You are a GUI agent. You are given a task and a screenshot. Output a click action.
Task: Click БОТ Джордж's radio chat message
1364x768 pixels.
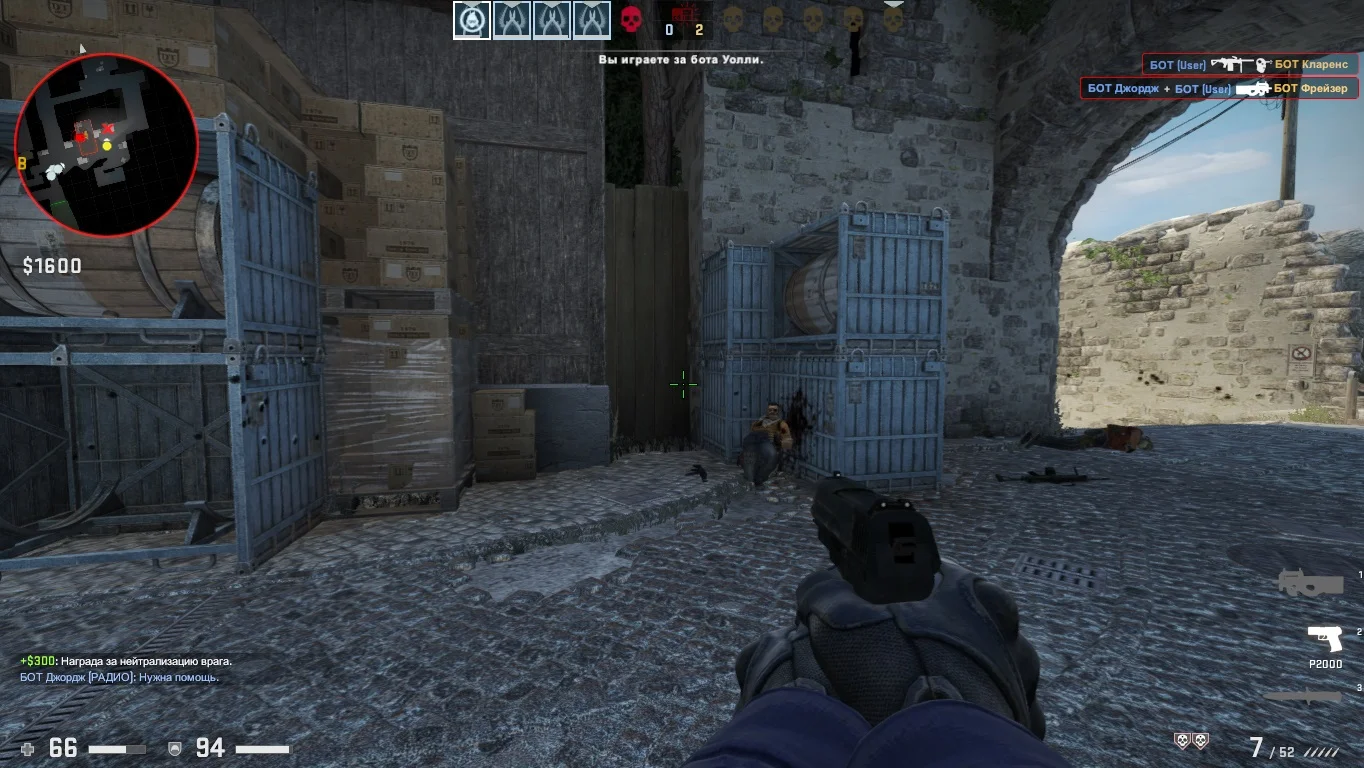click(x=120, y=677)
